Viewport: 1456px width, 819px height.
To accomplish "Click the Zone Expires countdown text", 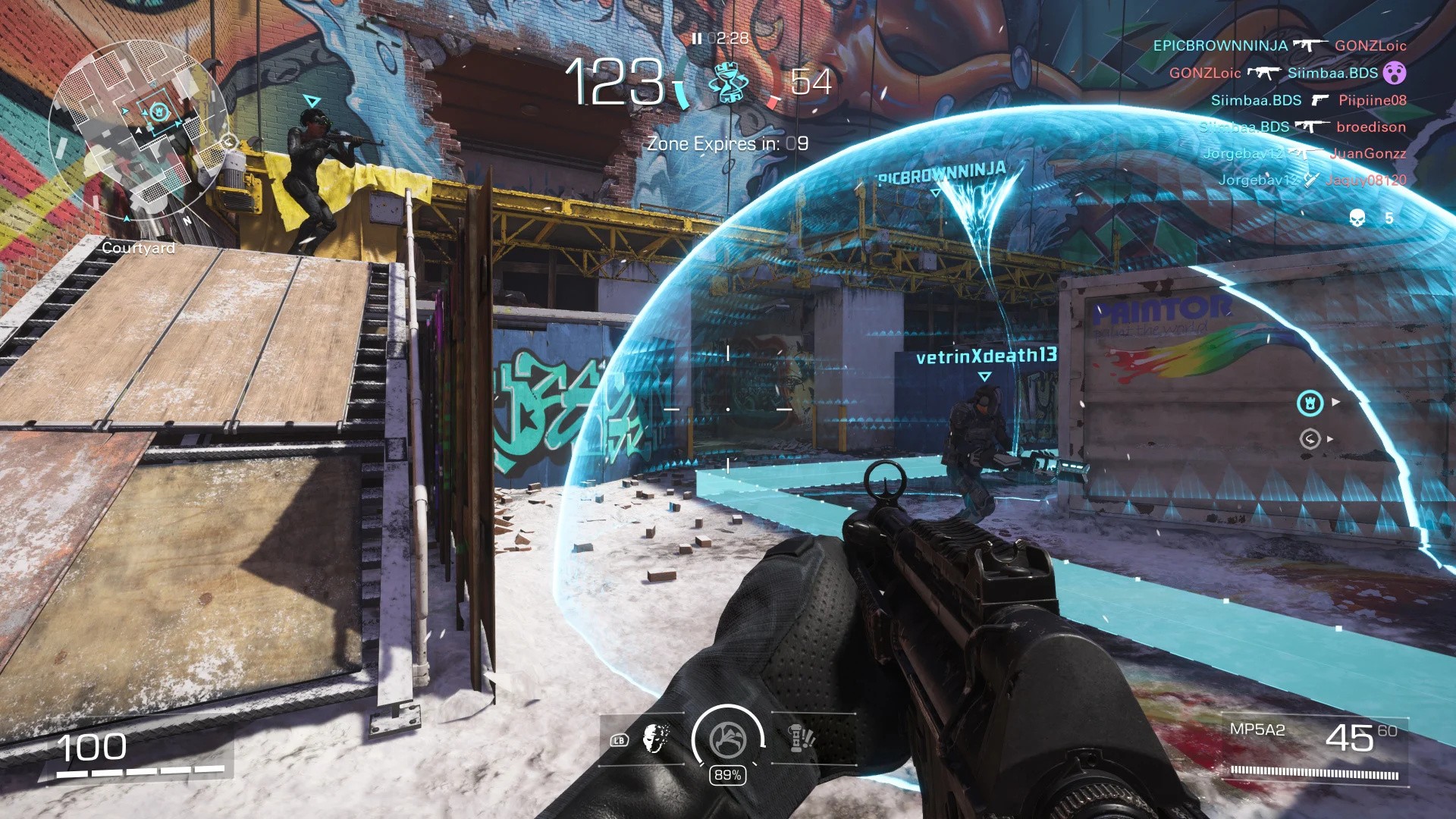I will tap(728, 143).
